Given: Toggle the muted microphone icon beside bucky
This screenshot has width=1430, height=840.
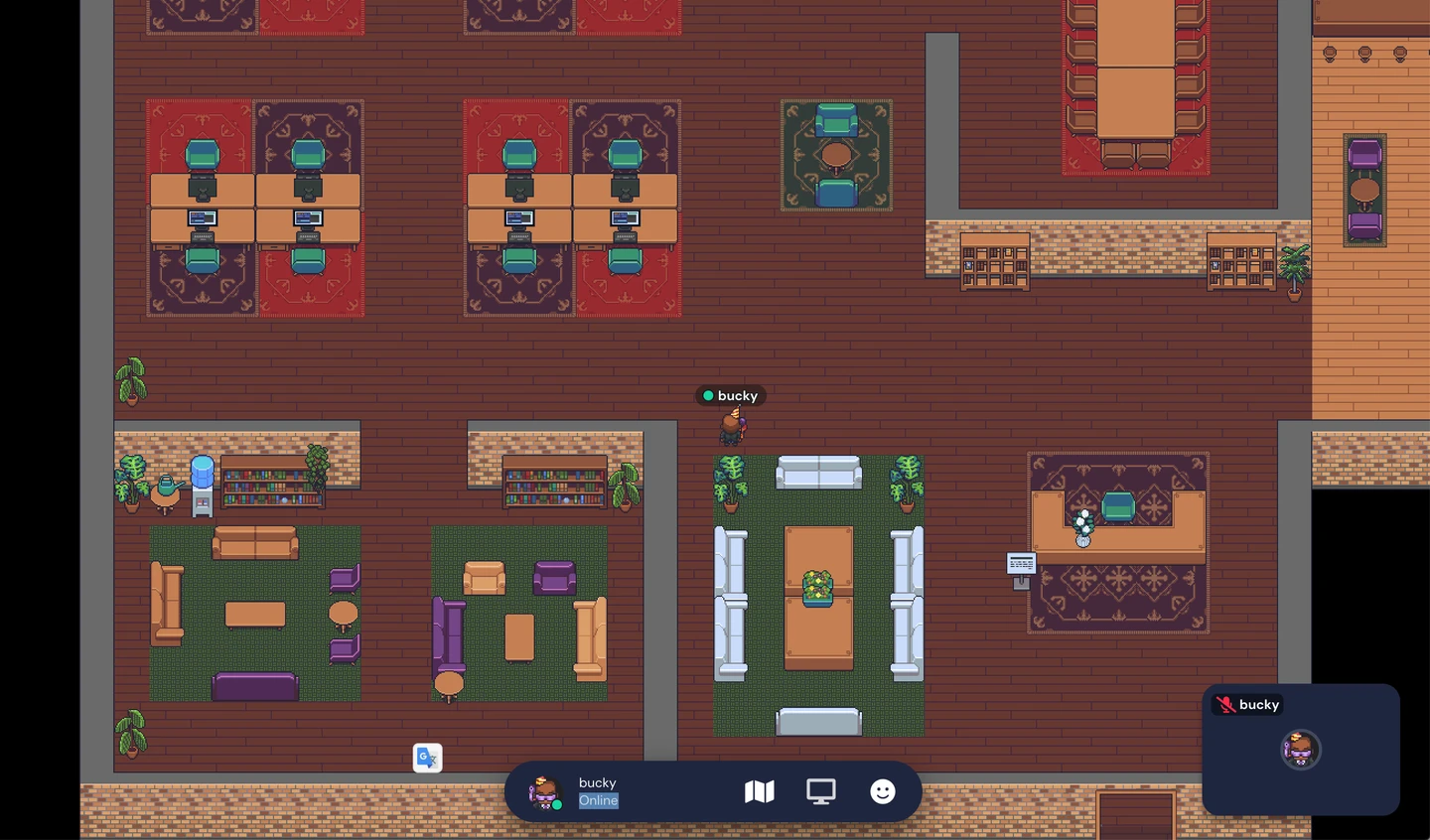Looking at the screenshot, I should tap(1225, 705).
